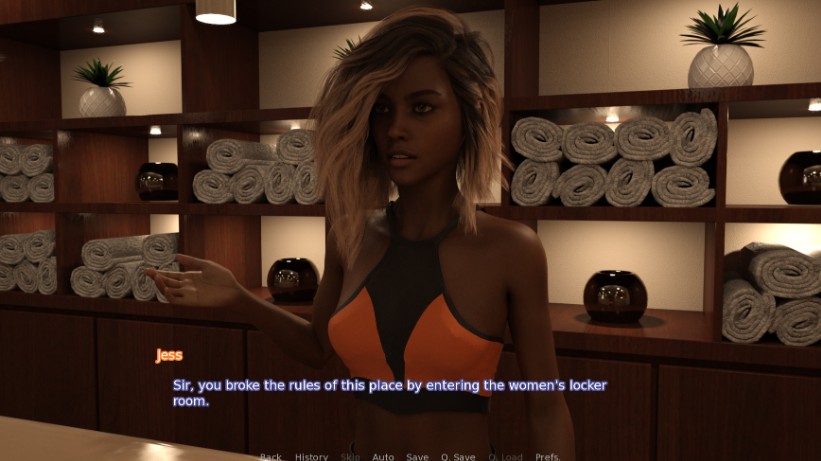Viewport: 821px width, 461px height.
Task: Quick load with Q. Load
Action: point(505,456)
